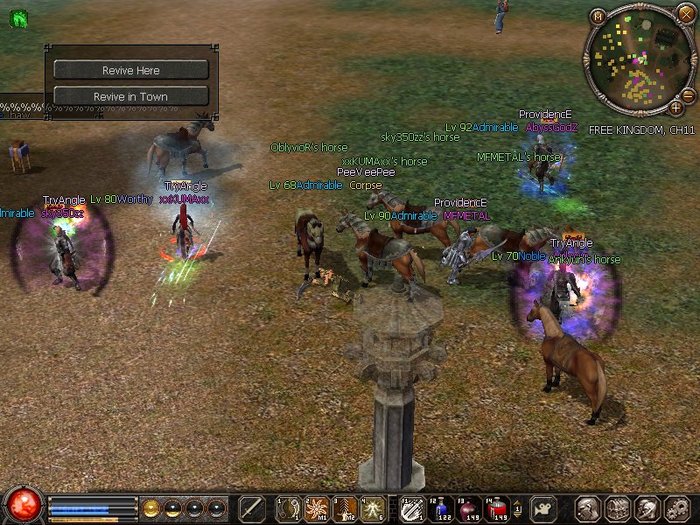This screenshot has height=525, width=700.
Task: Zoom in the minimap with plus button
Action: 676,106
